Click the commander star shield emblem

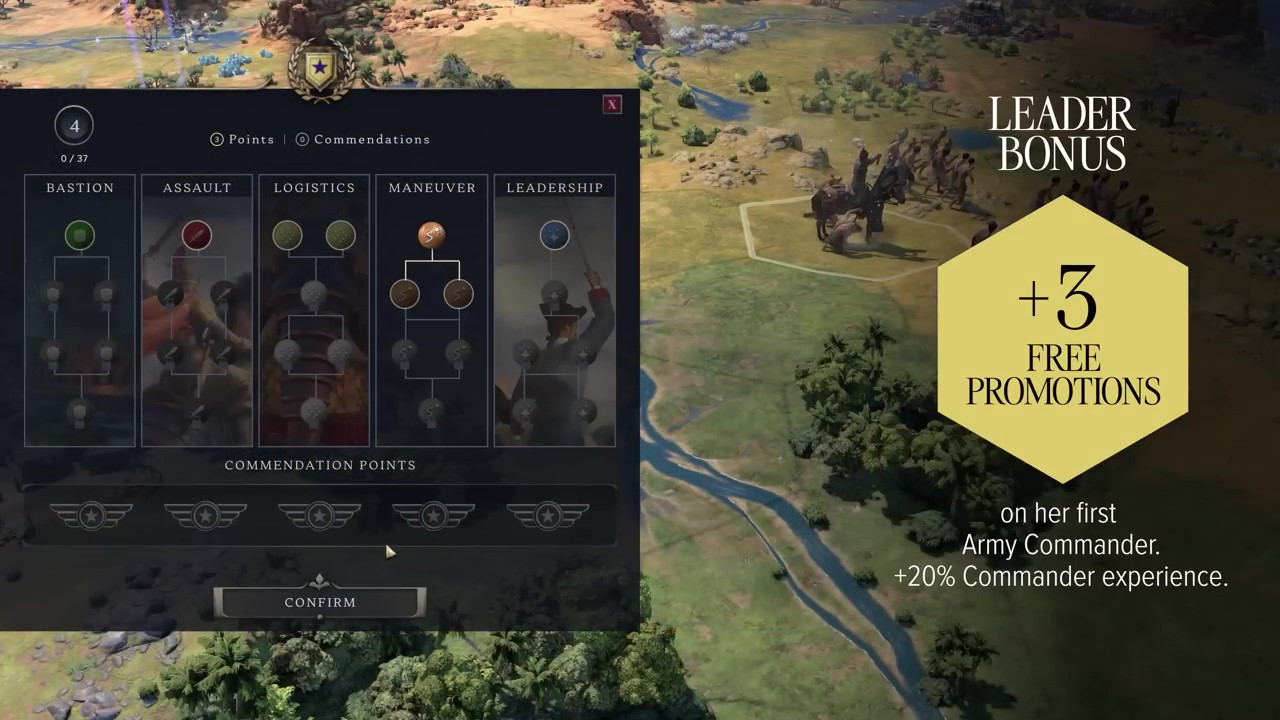click(x=320, y=69)
